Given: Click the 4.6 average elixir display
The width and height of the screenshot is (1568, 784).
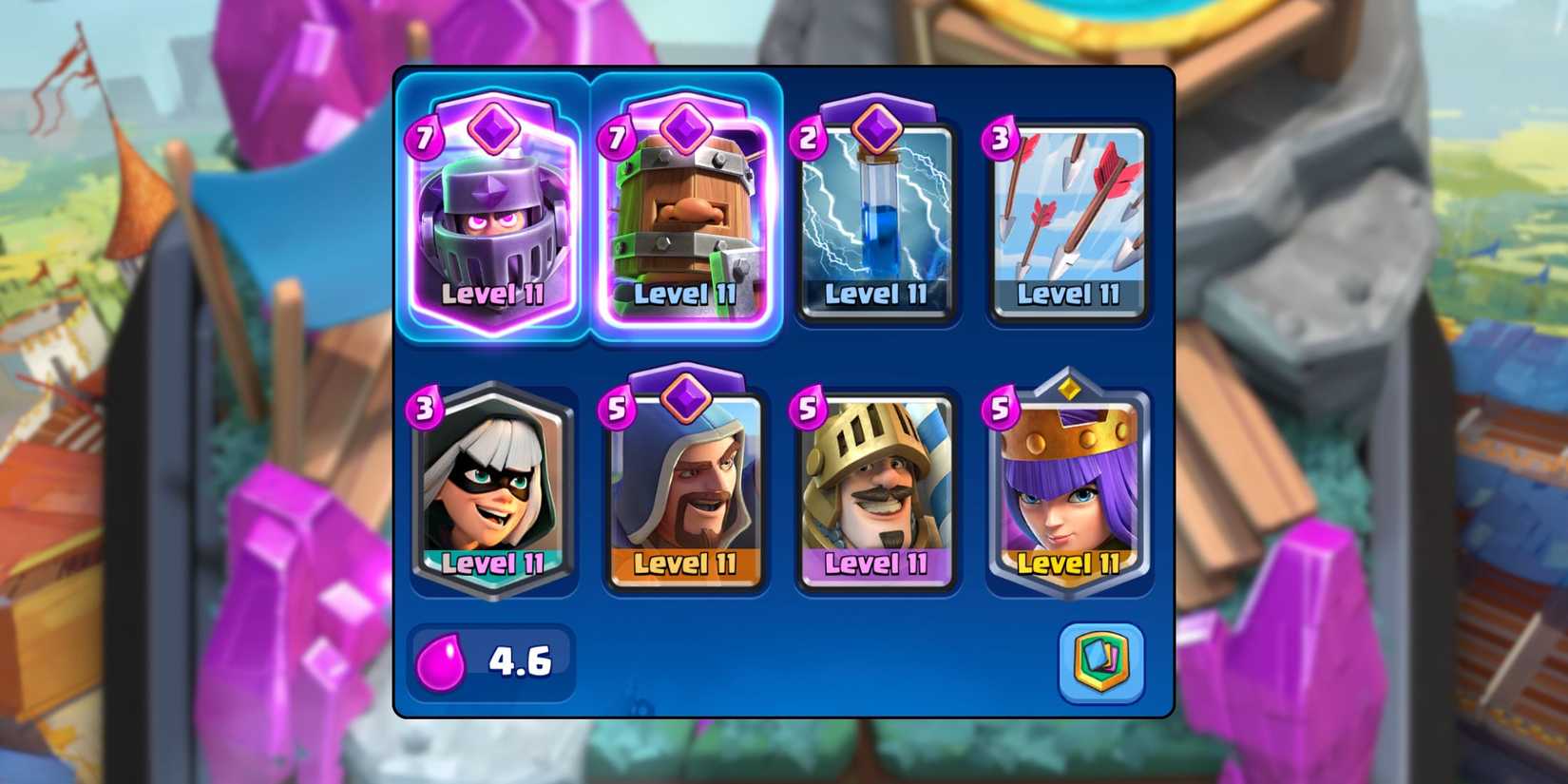Looking at the screenshot, I should pyautogui.click(x=518, y=662).
